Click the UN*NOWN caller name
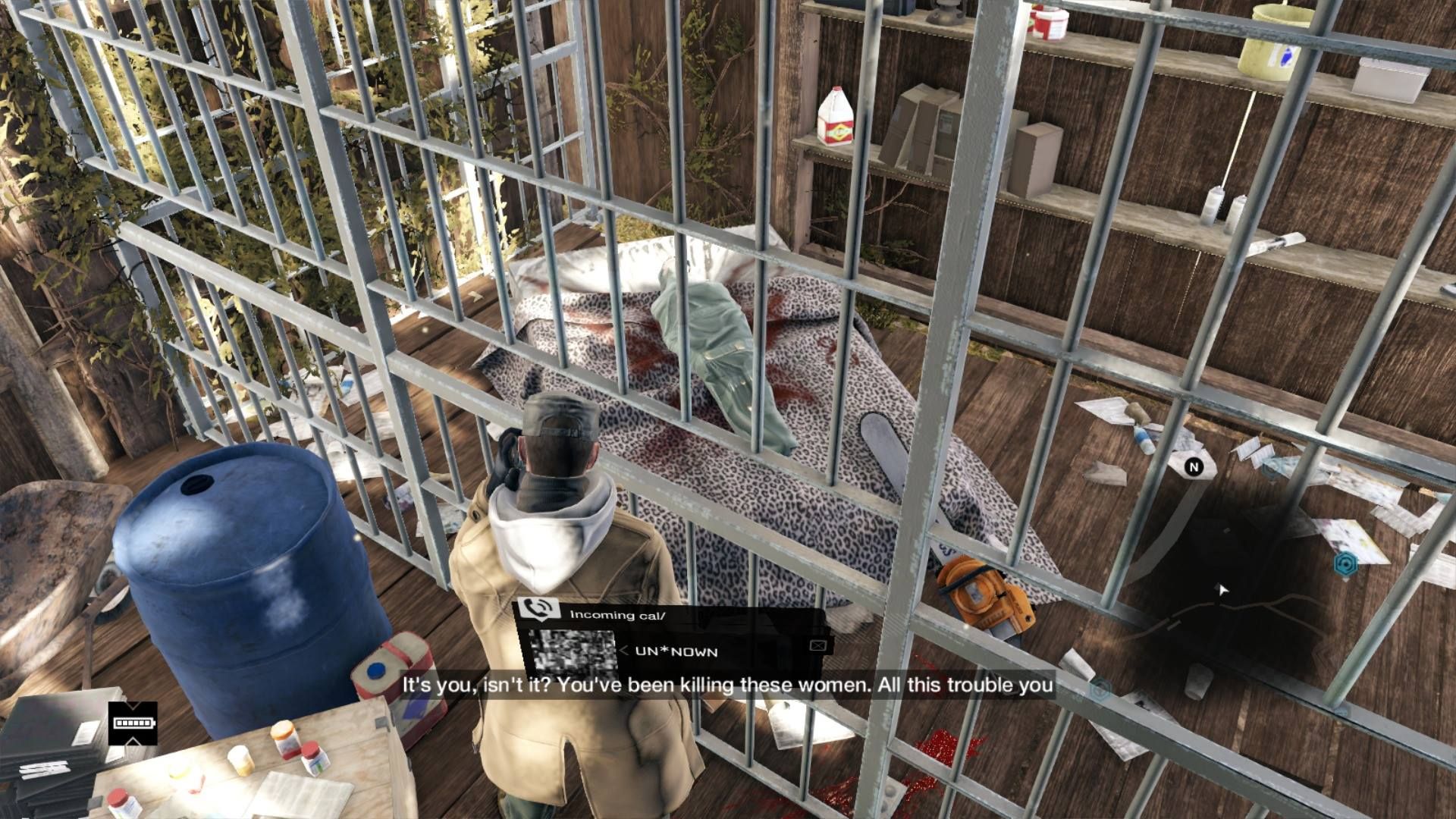Viewport: 1456px width, 819px height. 676,651
